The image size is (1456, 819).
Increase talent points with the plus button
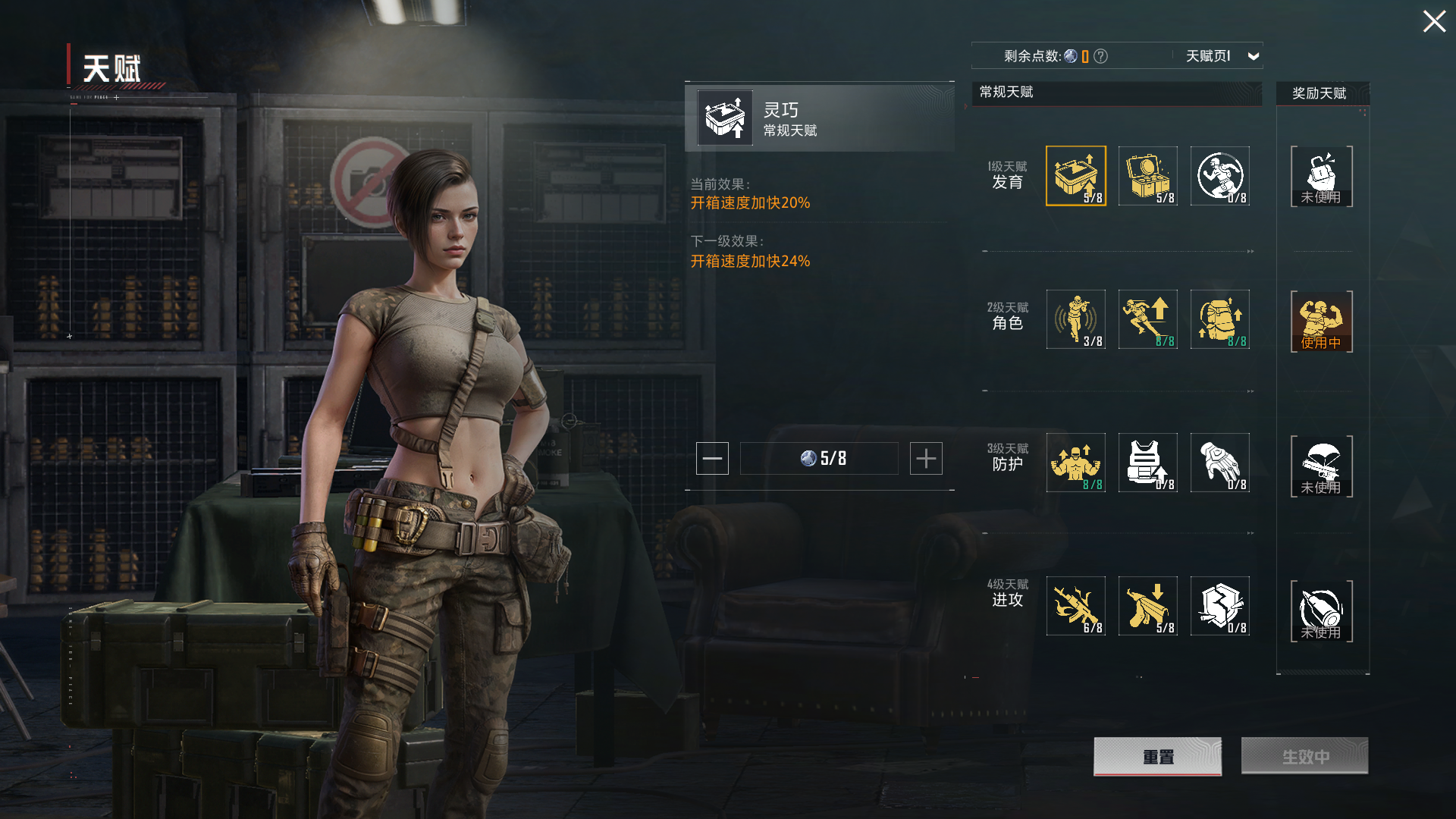pyautogui.click(x=926, y=459)
